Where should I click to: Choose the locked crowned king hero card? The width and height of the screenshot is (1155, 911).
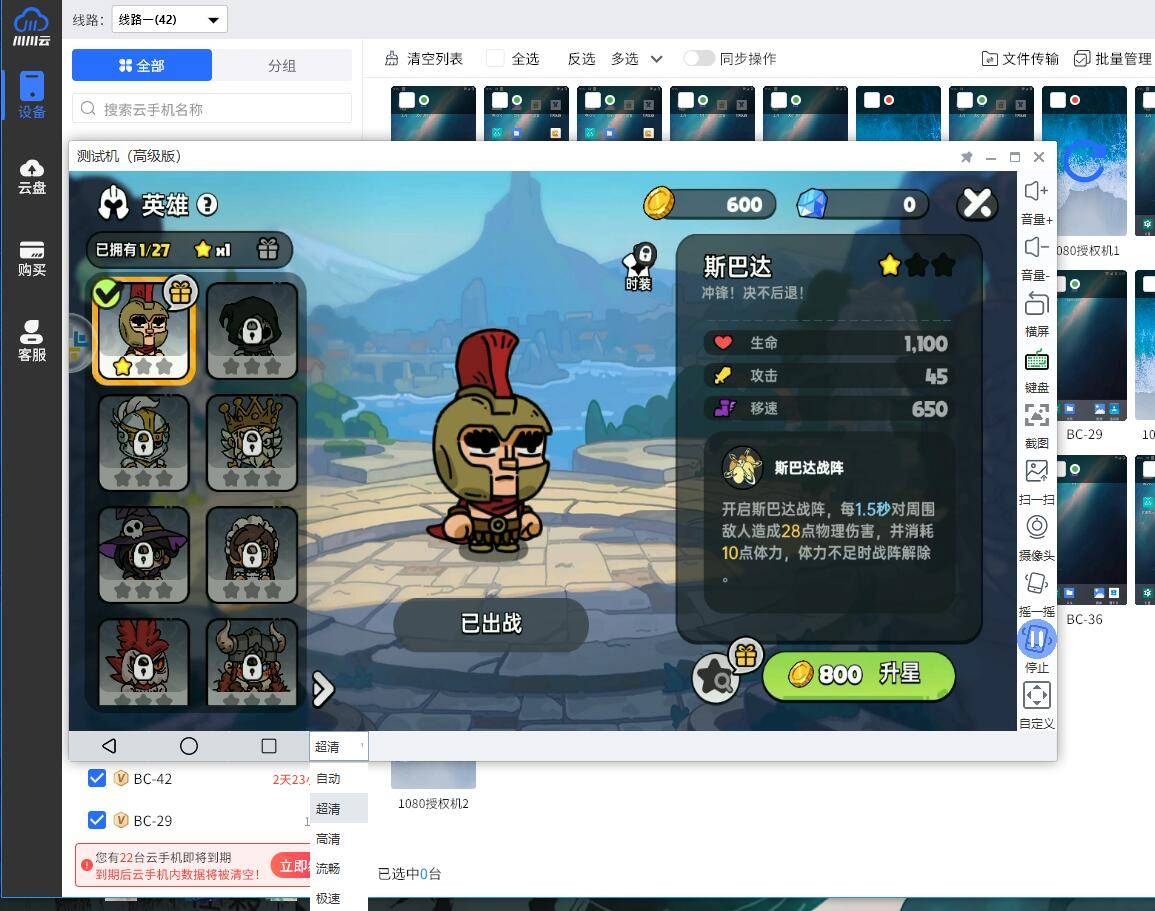pos(252,442)
